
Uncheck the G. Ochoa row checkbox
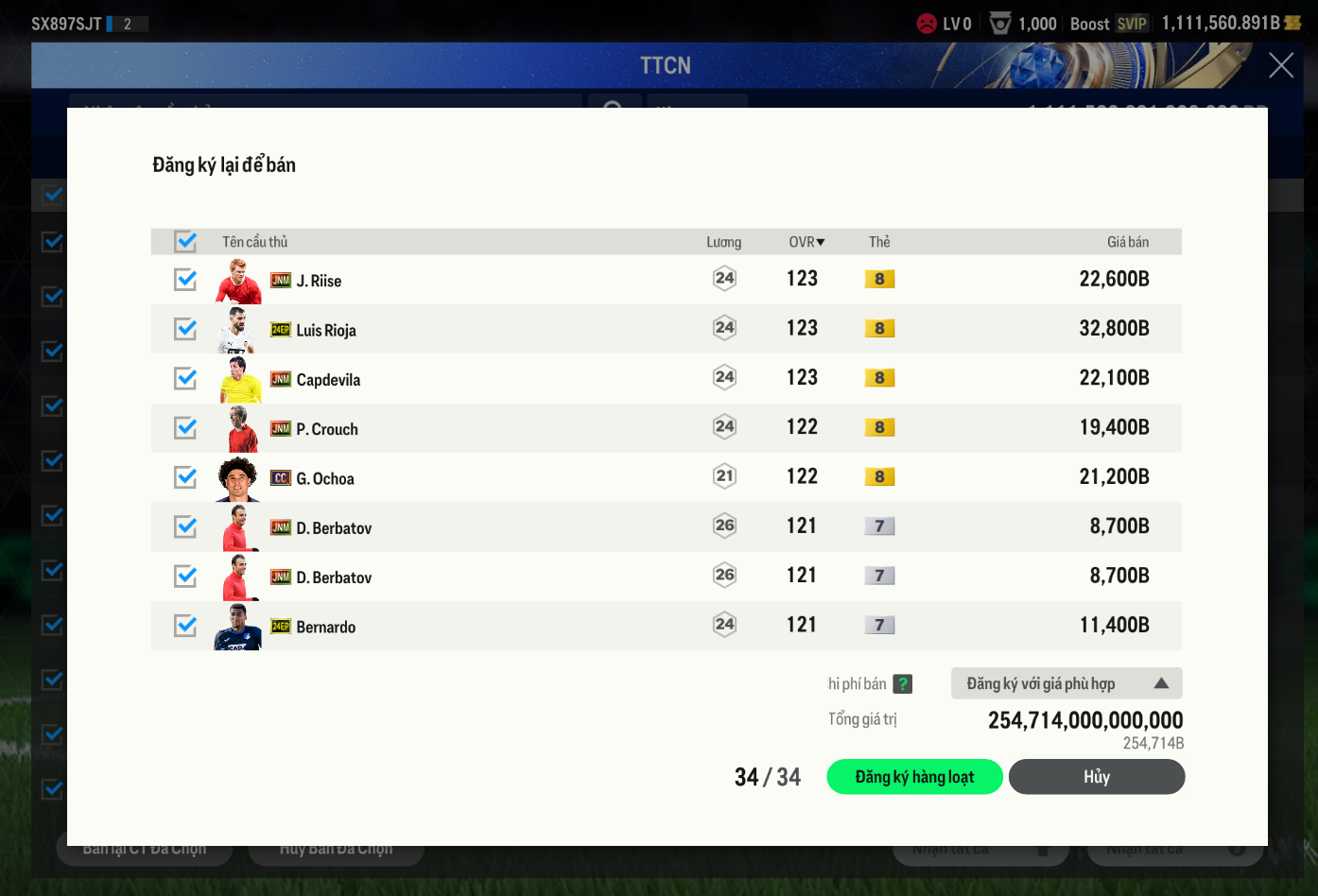[x=185, y=477]
